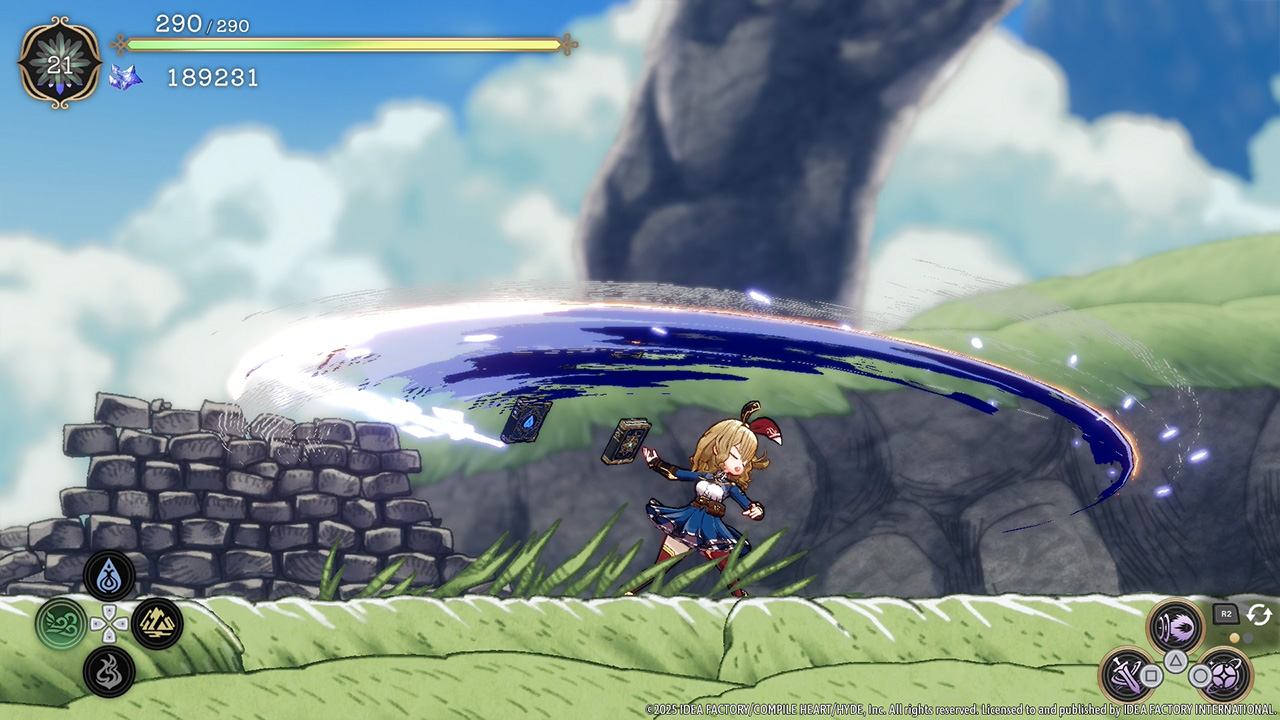This screenshot has height=720, width=1280.
Task: Switch to the green wind element
Action: pos(61,624)
